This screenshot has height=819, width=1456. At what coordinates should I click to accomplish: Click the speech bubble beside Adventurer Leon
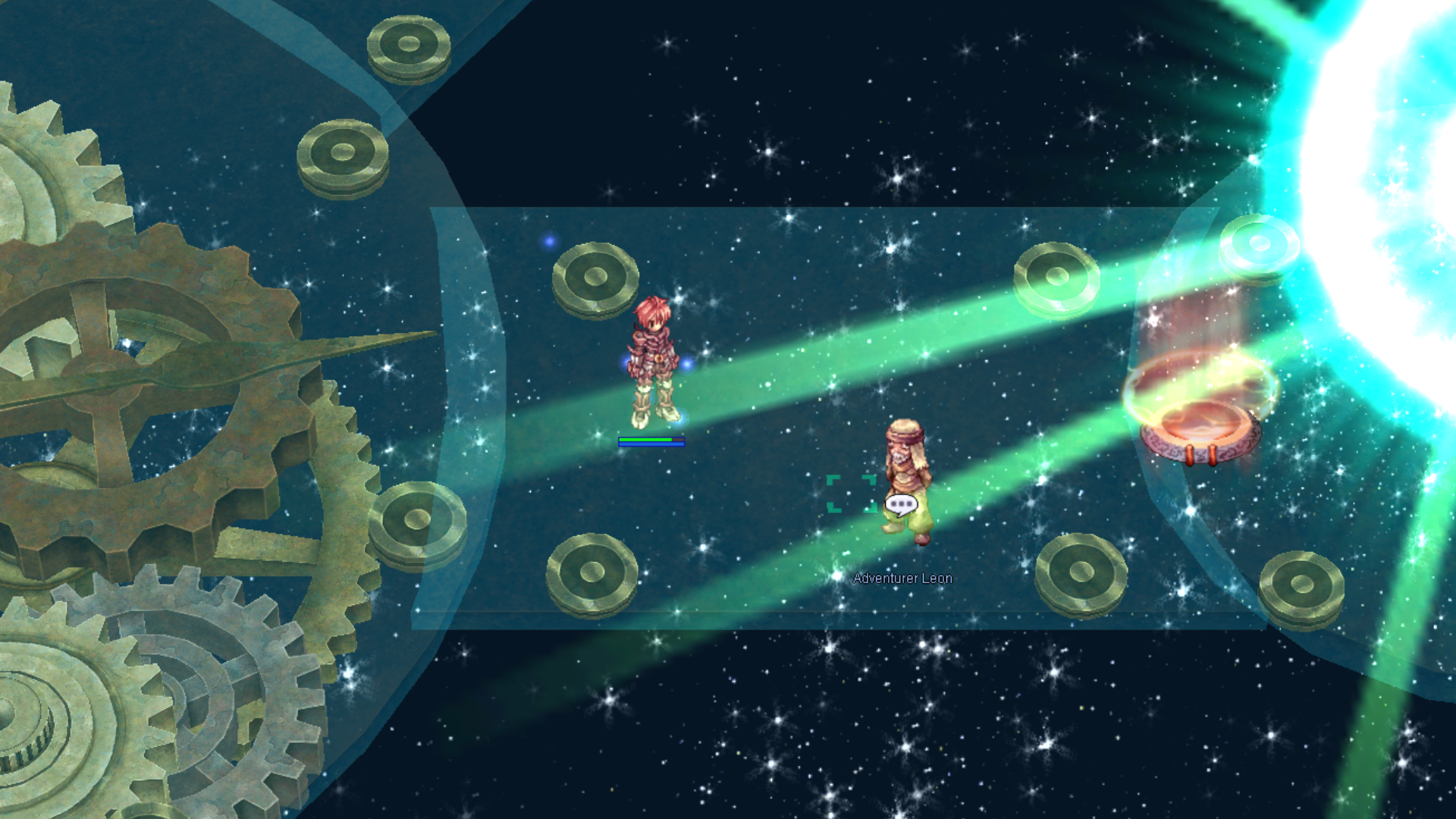click(x=901, y=504)
